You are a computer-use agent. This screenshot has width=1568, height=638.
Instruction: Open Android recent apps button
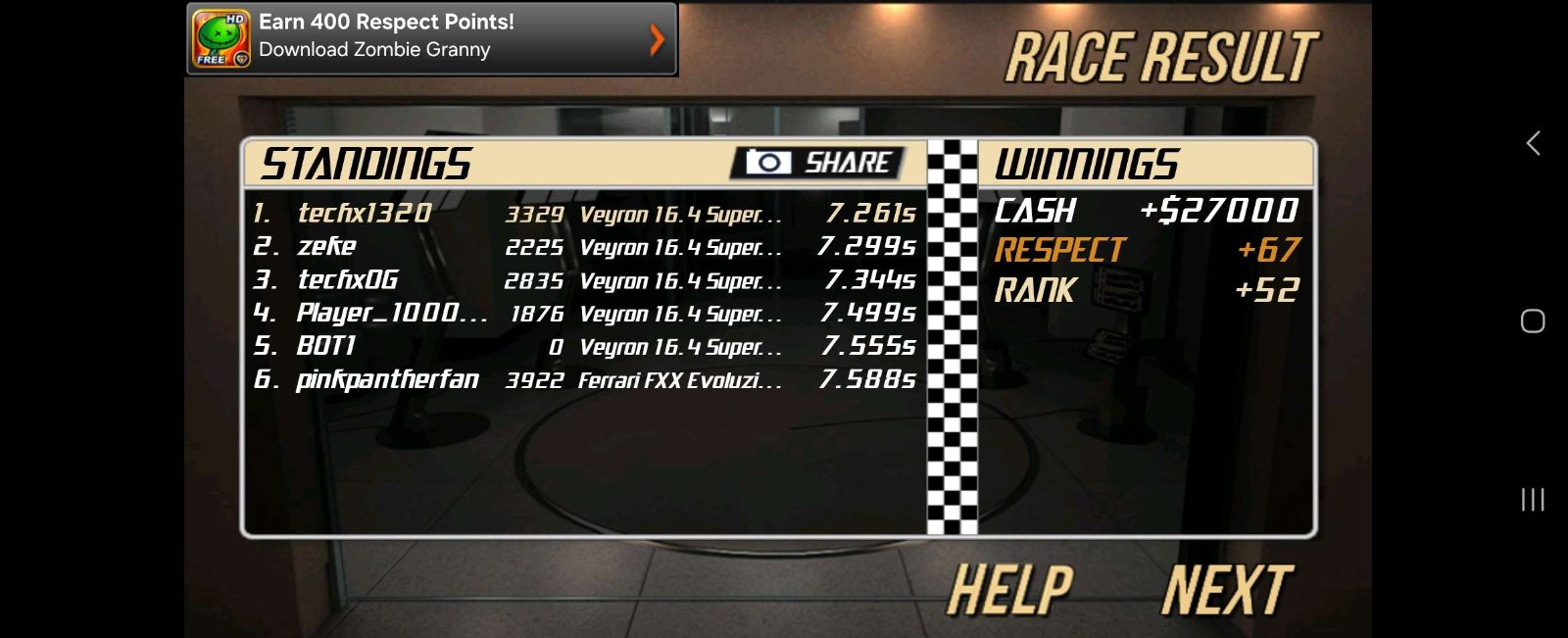coord(1533,500)
